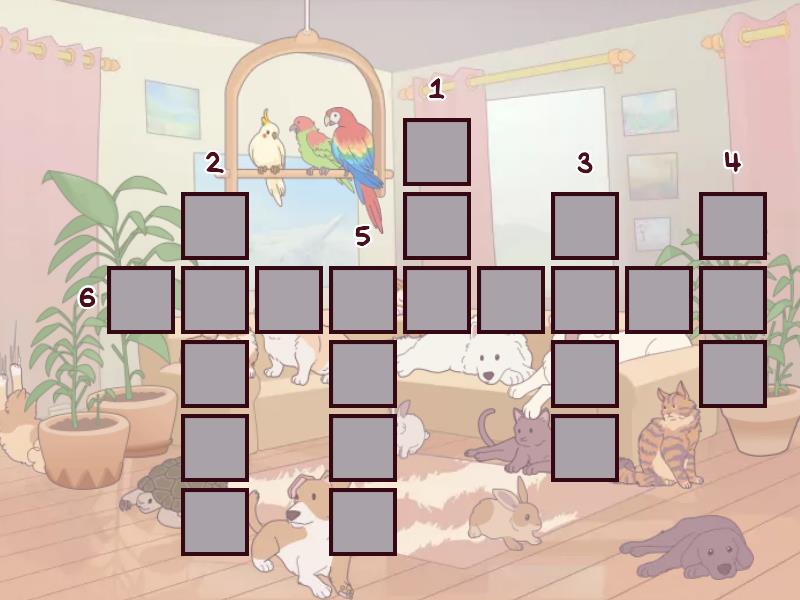Pick the leftmost square of word 6
The width and height of the screenshot is (800, 600).
pyautogui.click(x=141, y=300)
